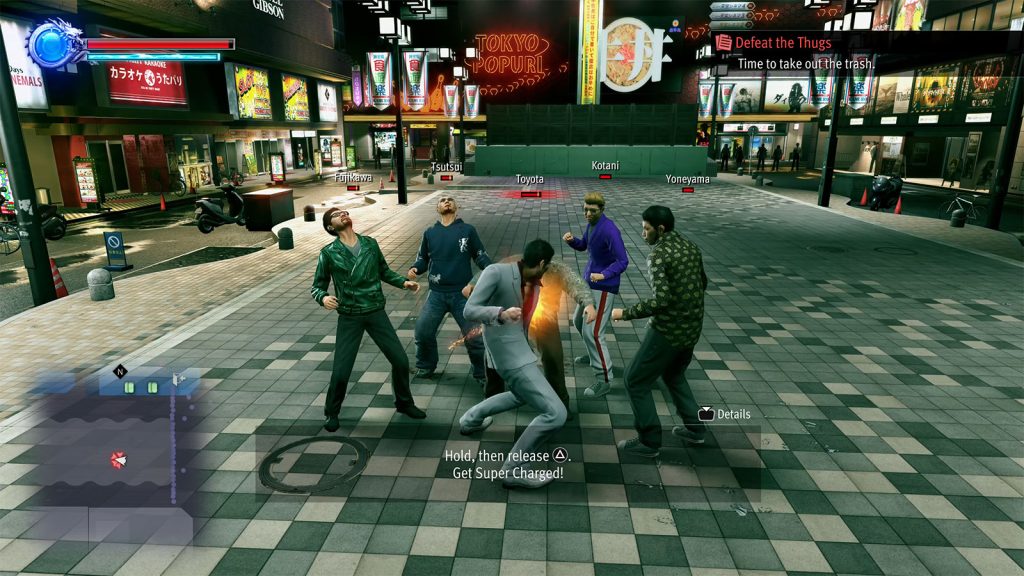Select the red player arrow on the minimap
1024x576 pixels.
tap(119, 459)
